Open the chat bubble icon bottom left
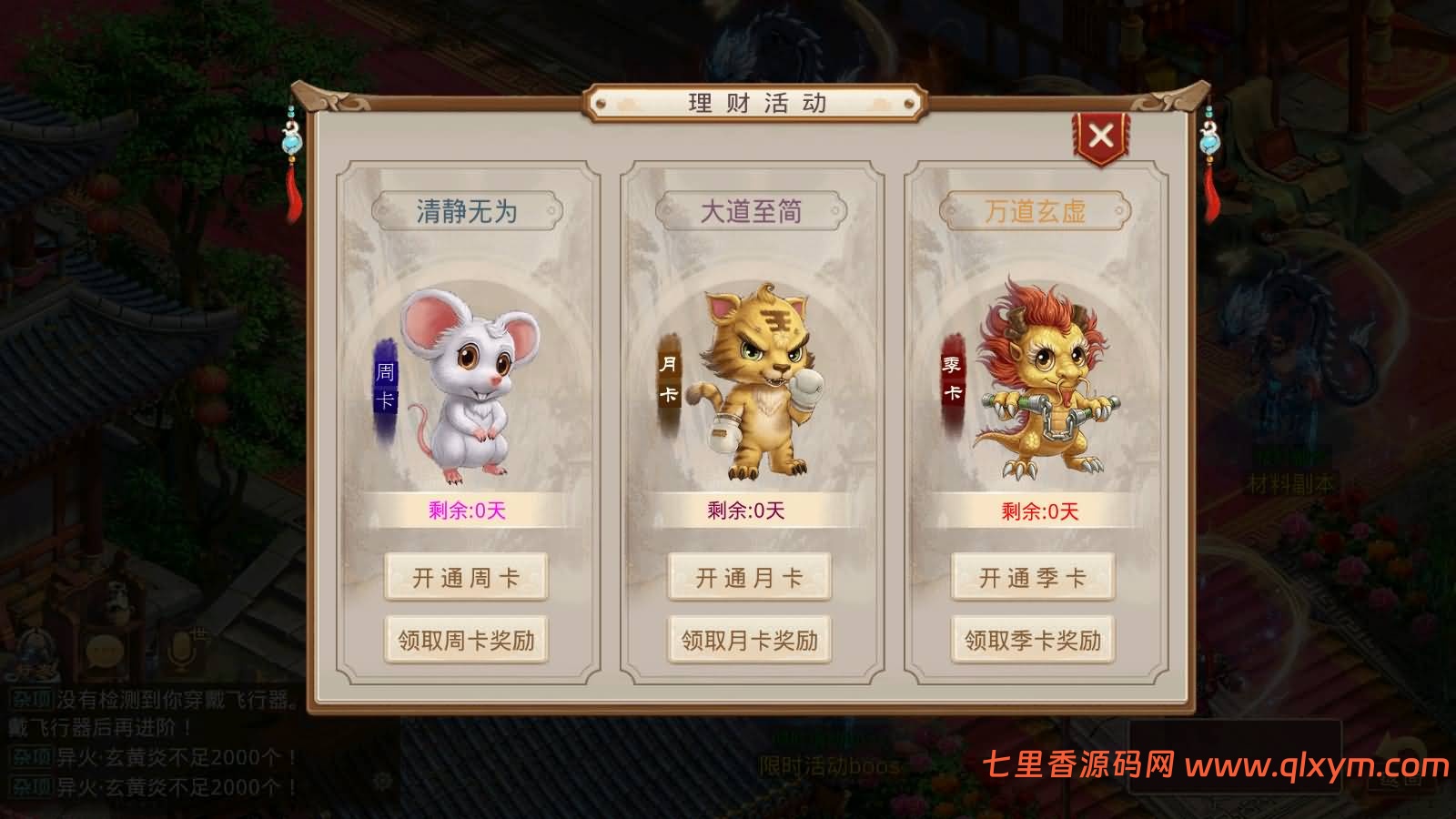The height and width of the screenshot is (819, 1456). pyautogui.click(x=103, y=652)
